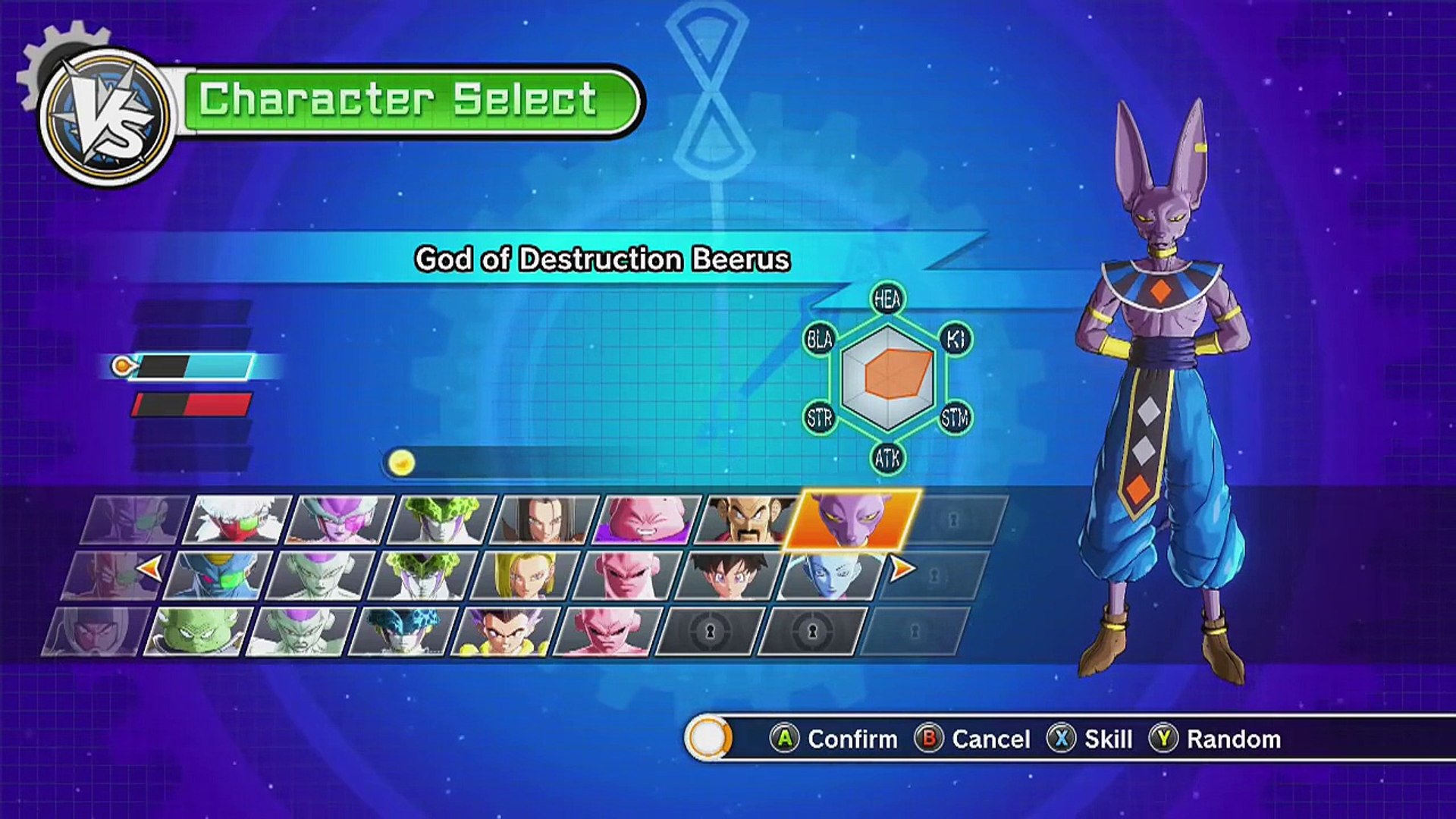Choose the blue Cell Jr. portrait

coord(403,632)
